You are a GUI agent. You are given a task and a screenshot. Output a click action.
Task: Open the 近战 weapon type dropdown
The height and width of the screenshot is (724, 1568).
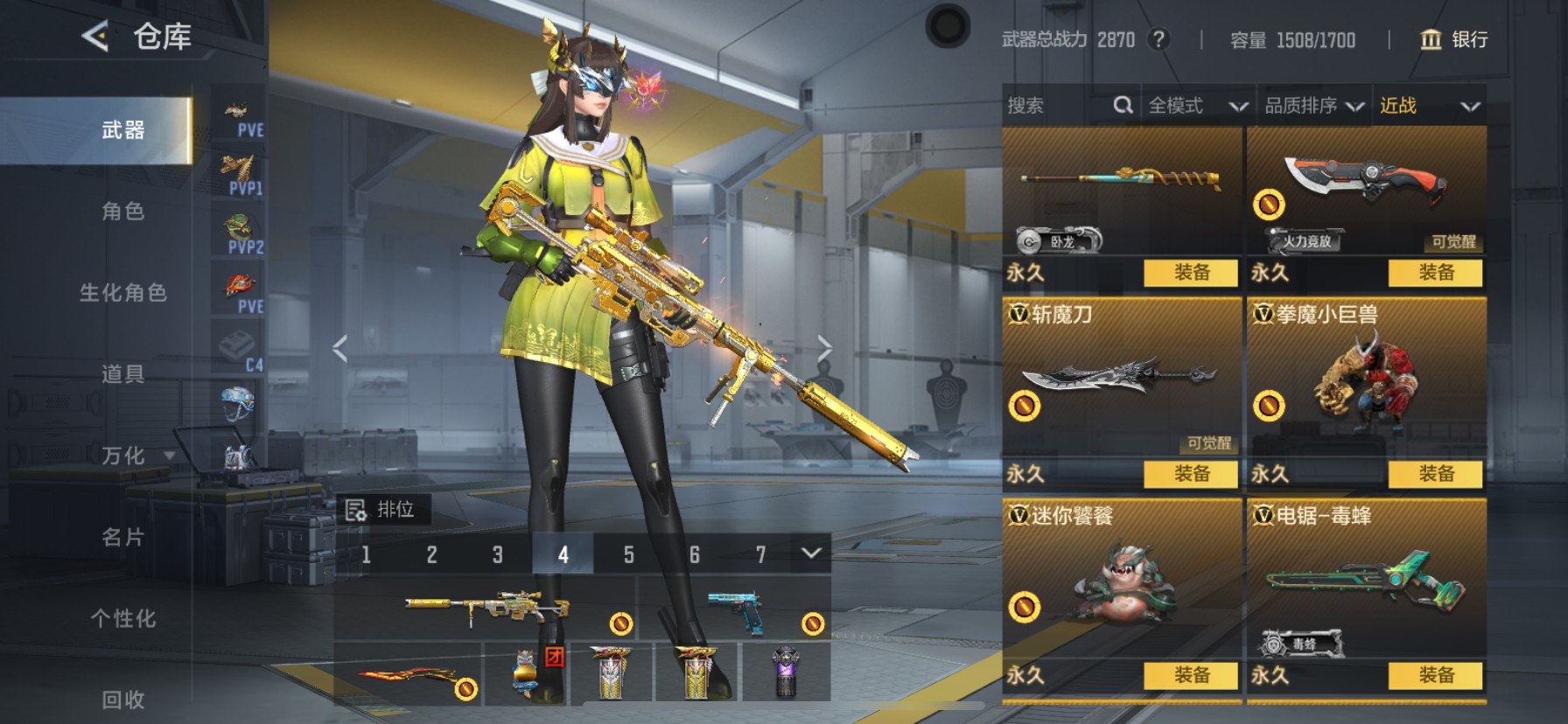coord(1429,106)
